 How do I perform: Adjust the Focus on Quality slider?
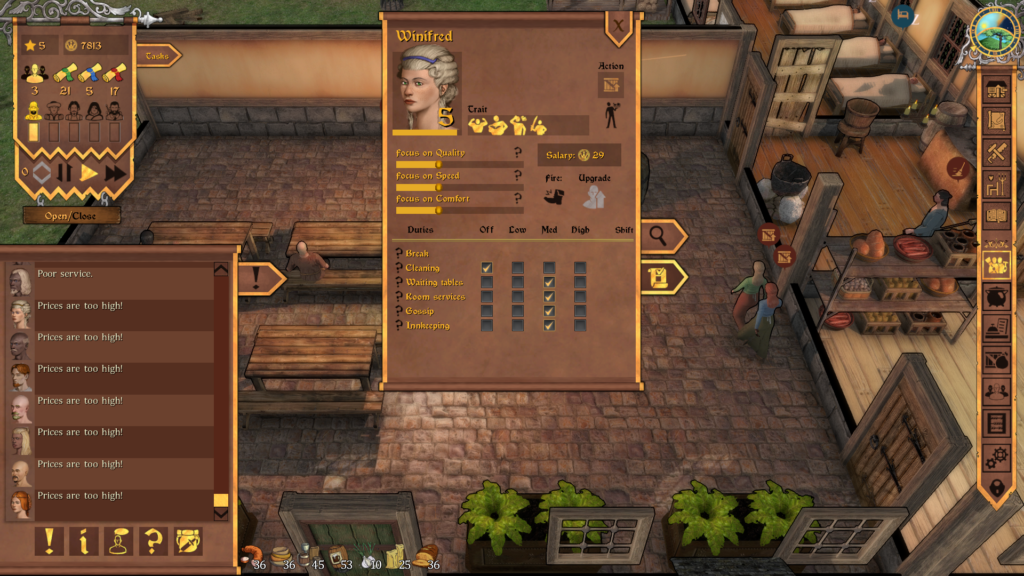tap(438, 164)
